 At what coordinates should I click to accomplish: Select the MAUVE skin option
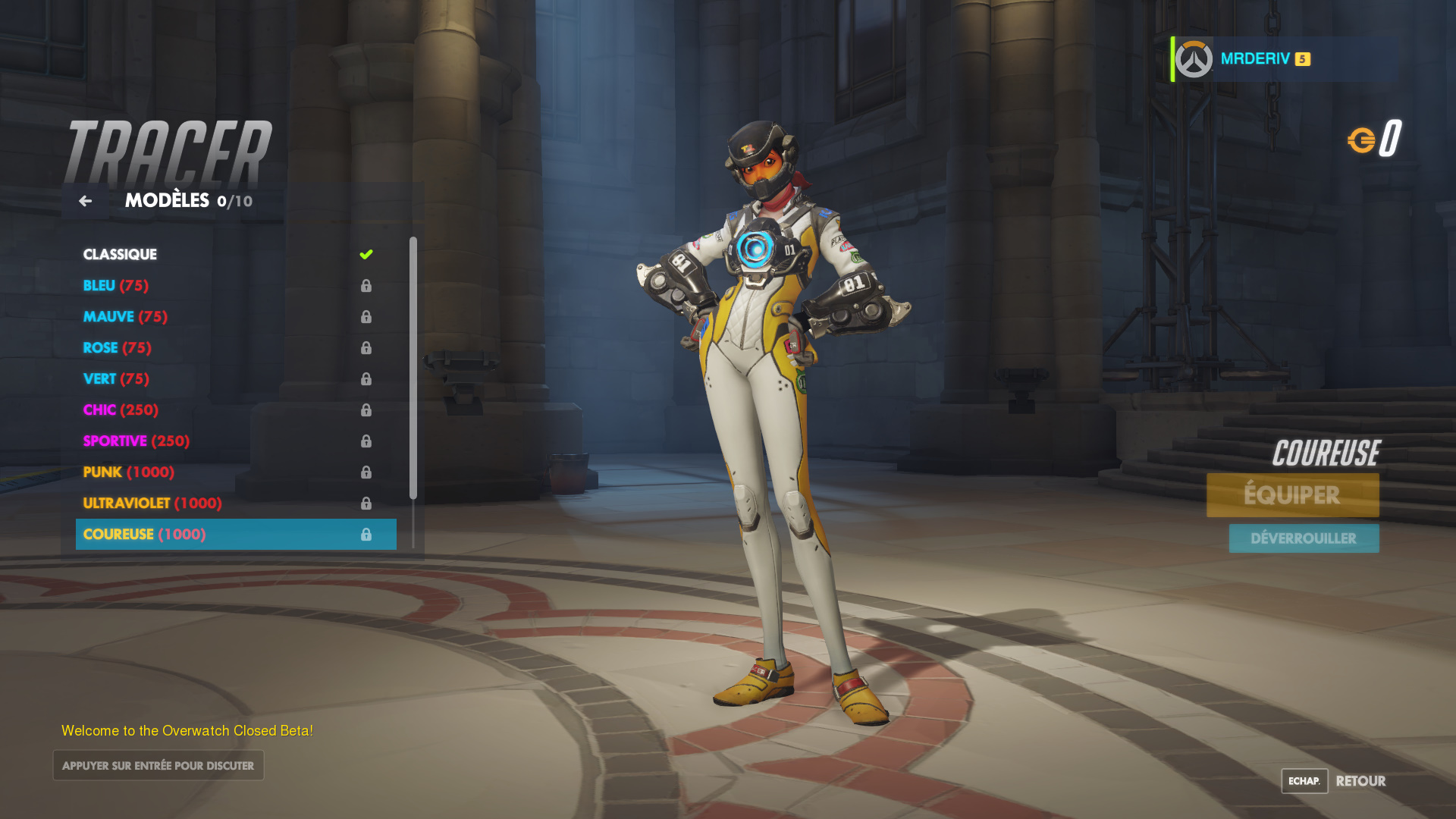coord(124,316)
